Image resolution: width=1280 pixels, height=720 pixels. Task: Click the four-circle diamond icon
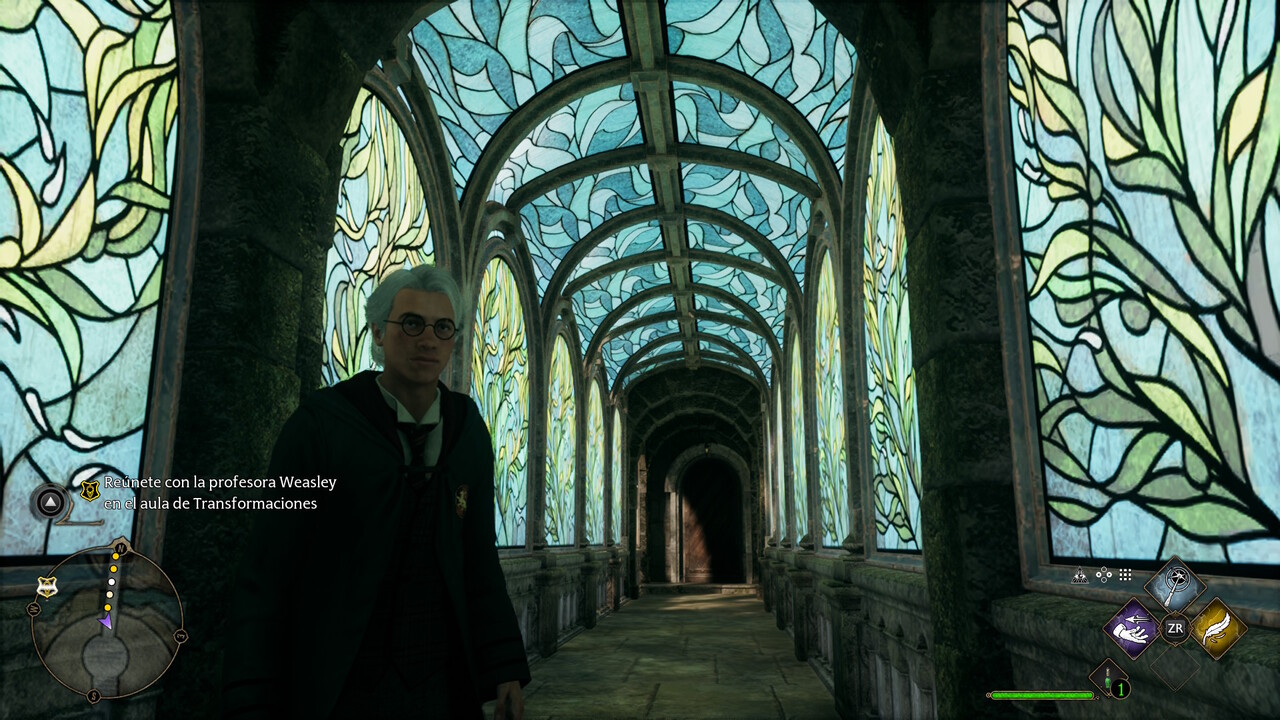coord(1104,575)
